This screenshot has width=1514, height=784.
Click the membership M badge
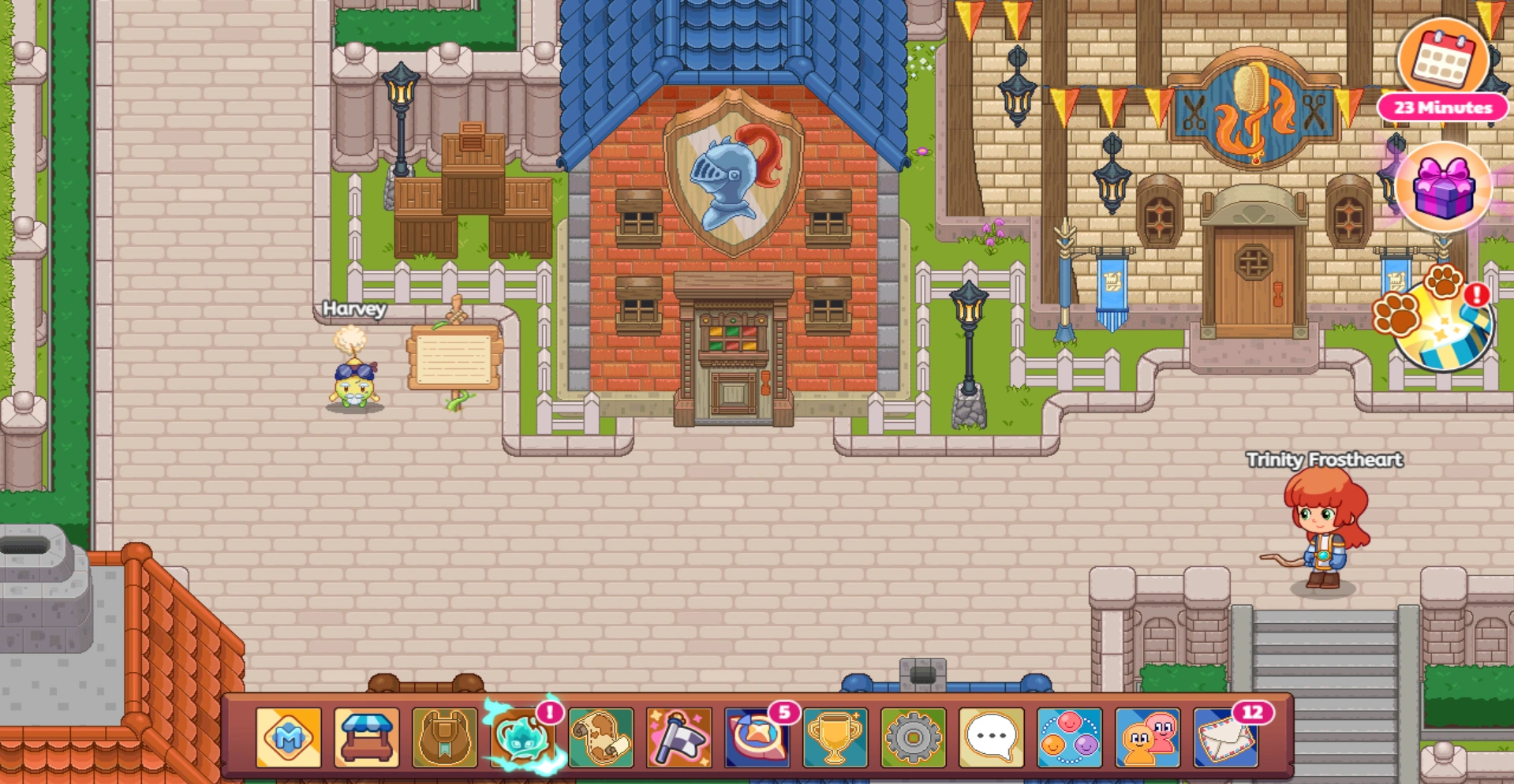[x=289, y=737]
